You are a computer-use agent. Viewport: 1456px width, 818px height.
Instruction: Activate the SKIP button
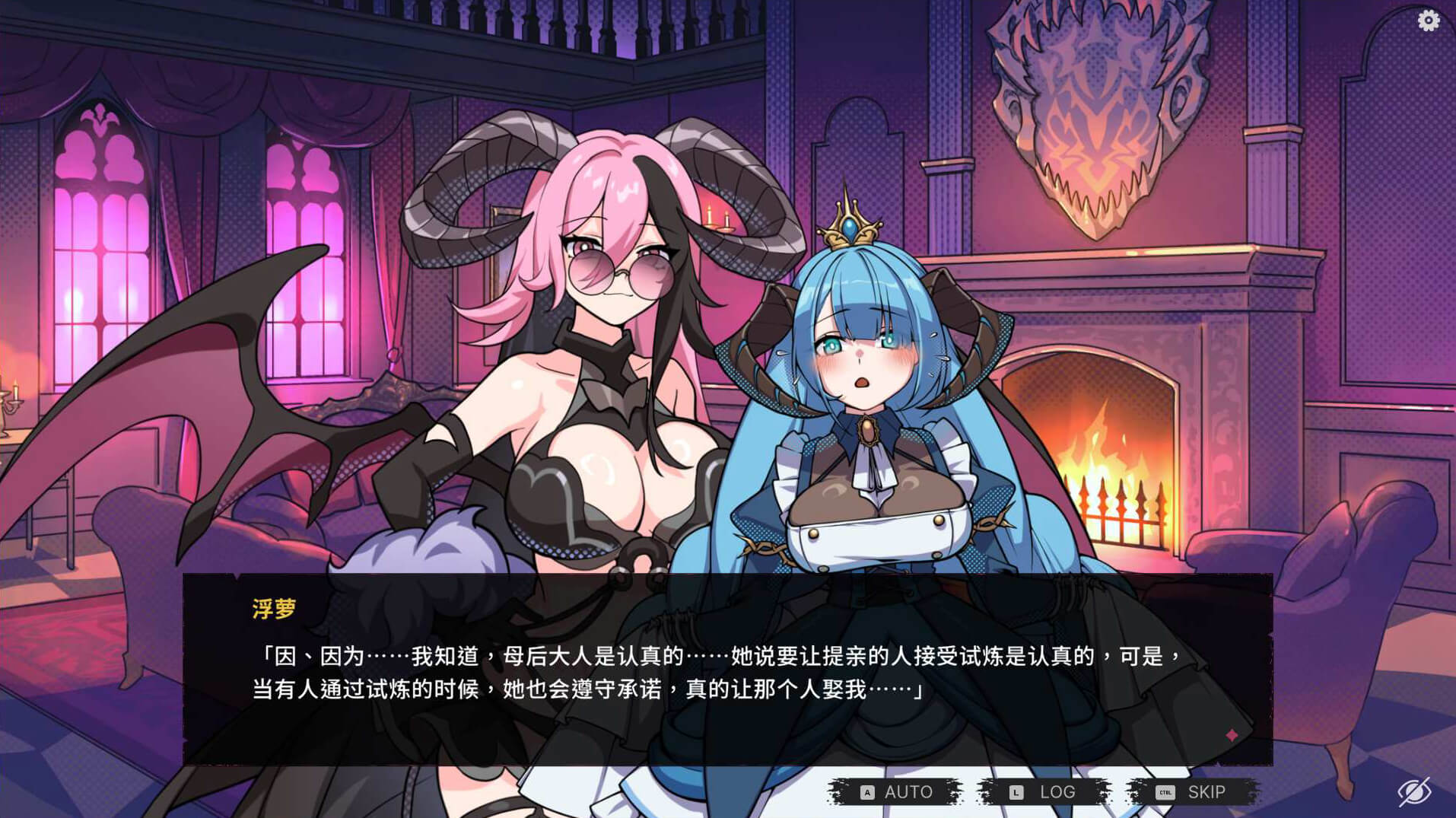[x=1192, y=792]
